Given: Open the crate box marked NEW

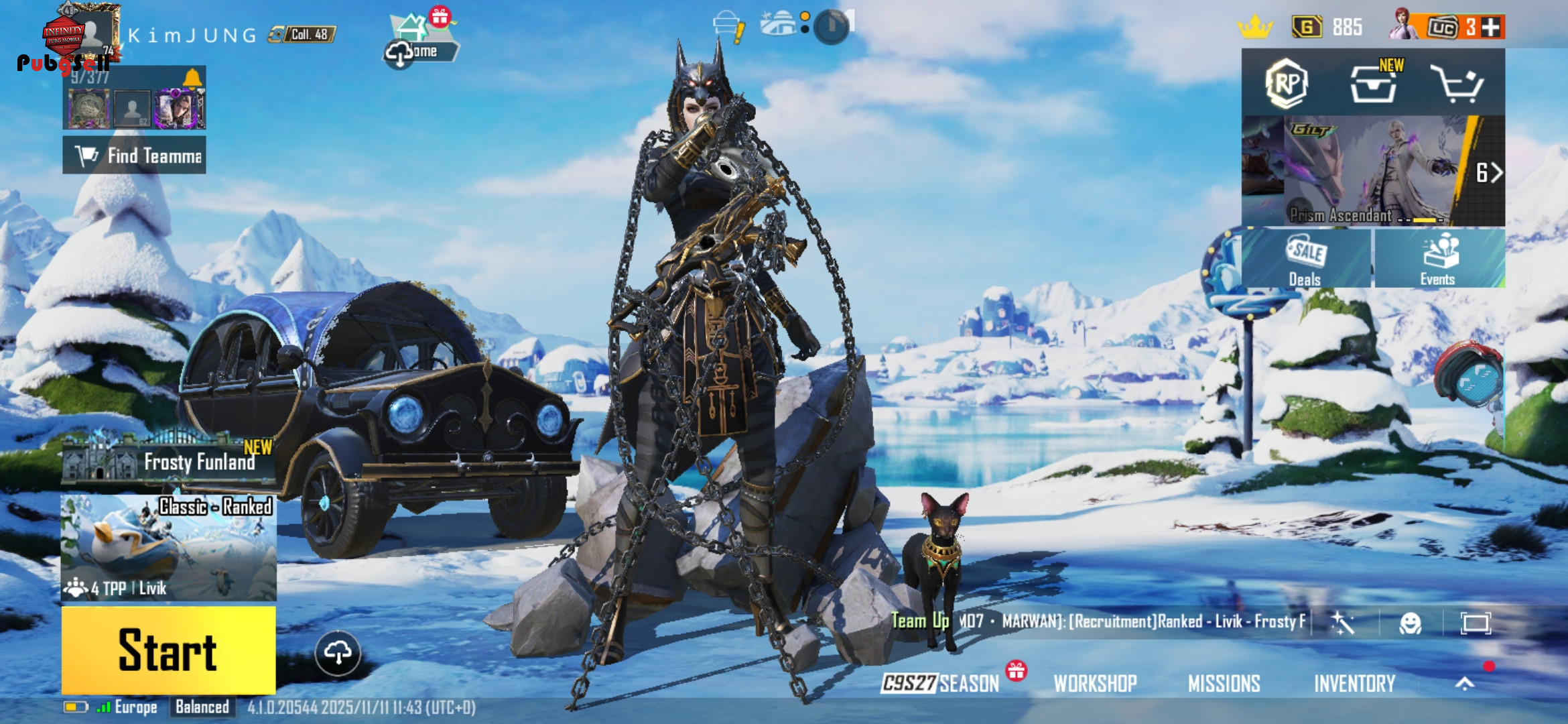Looking at the screenshot, I should (x=1373, y=84).
